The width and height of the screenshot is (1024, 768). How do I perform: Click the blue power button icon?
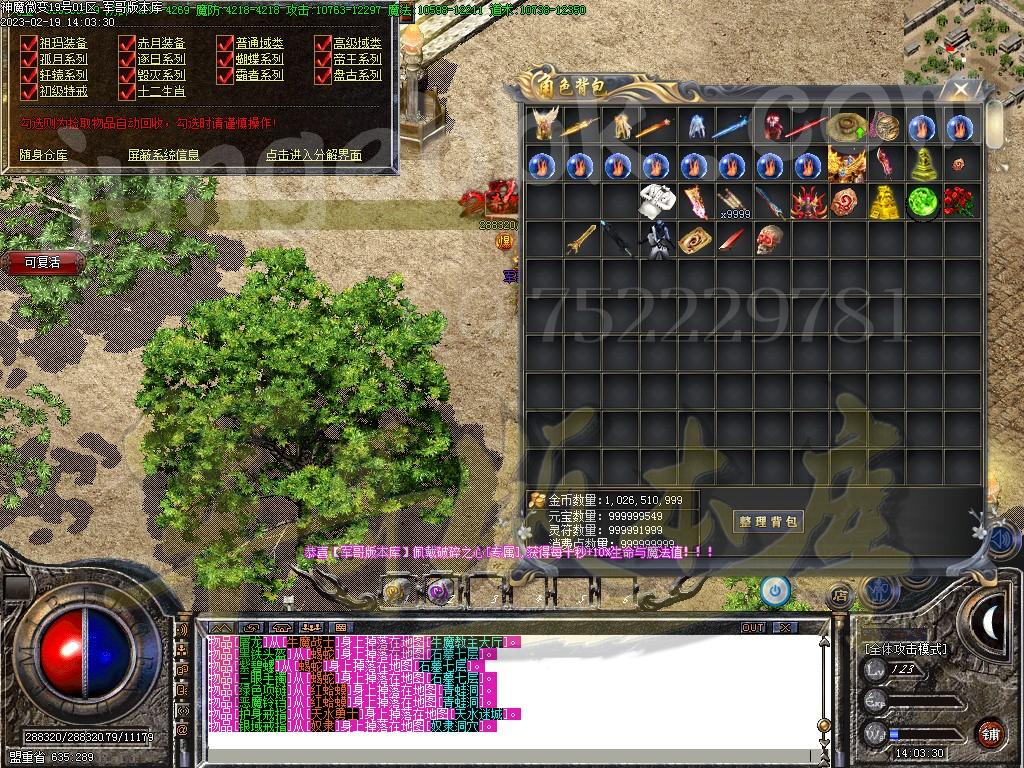[775, 590]
